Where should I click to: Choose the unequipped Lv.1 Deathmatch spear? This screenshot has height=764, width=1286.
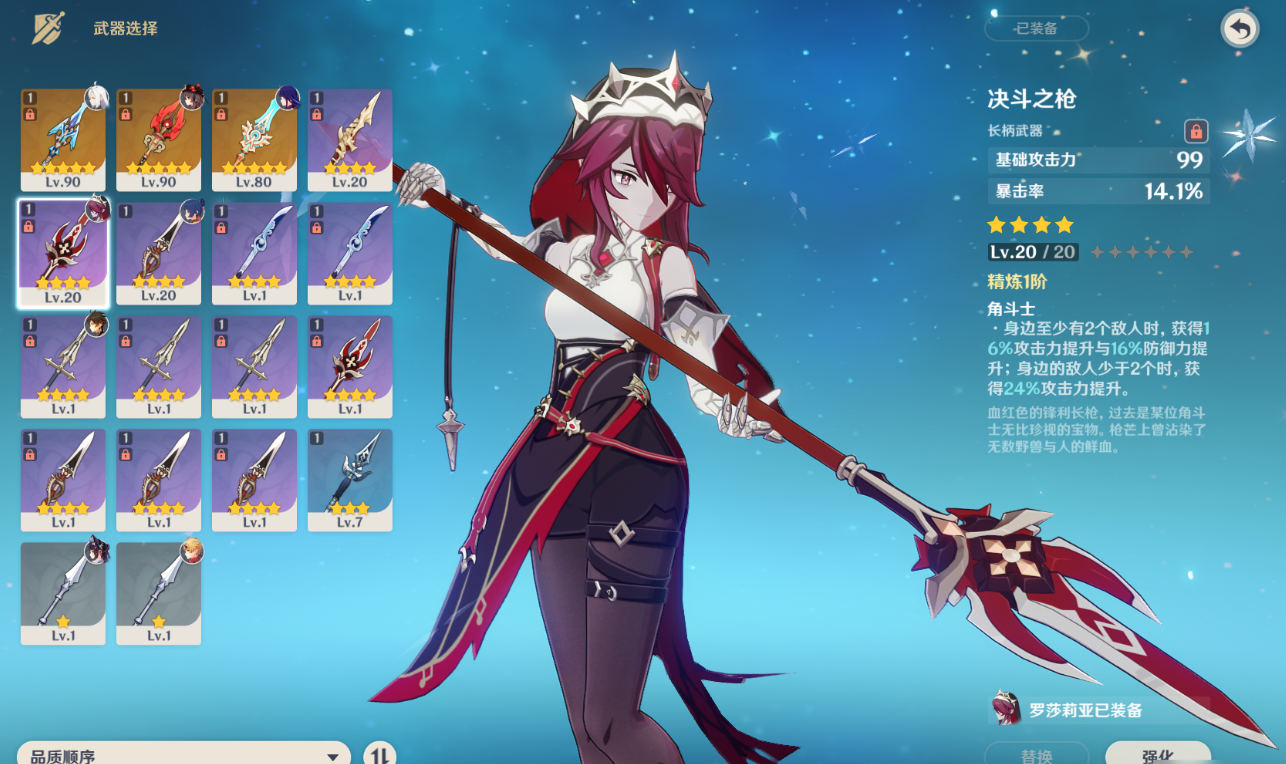[350, 367]
